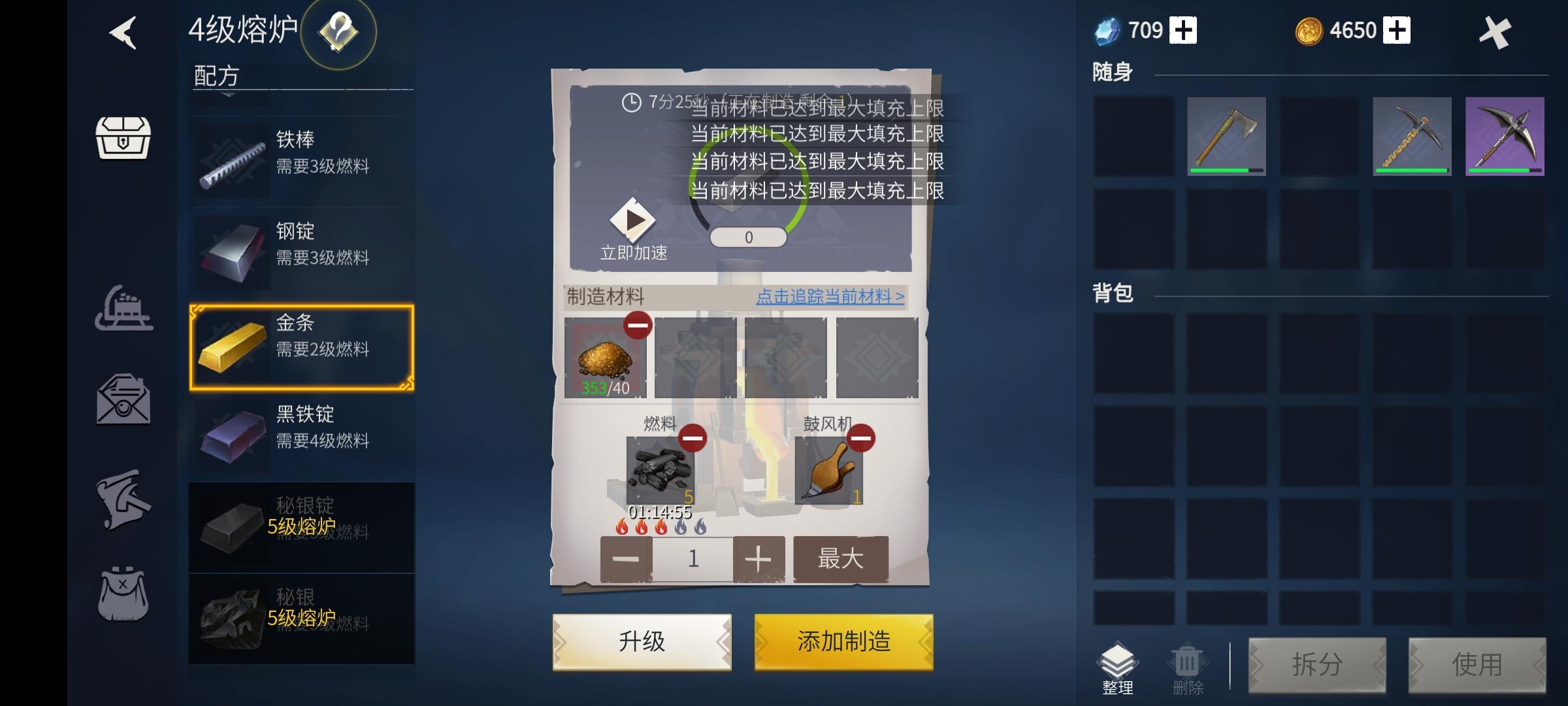Select the pickaxe tool in the inventory
The image size is (1568, 706).
1411,136
